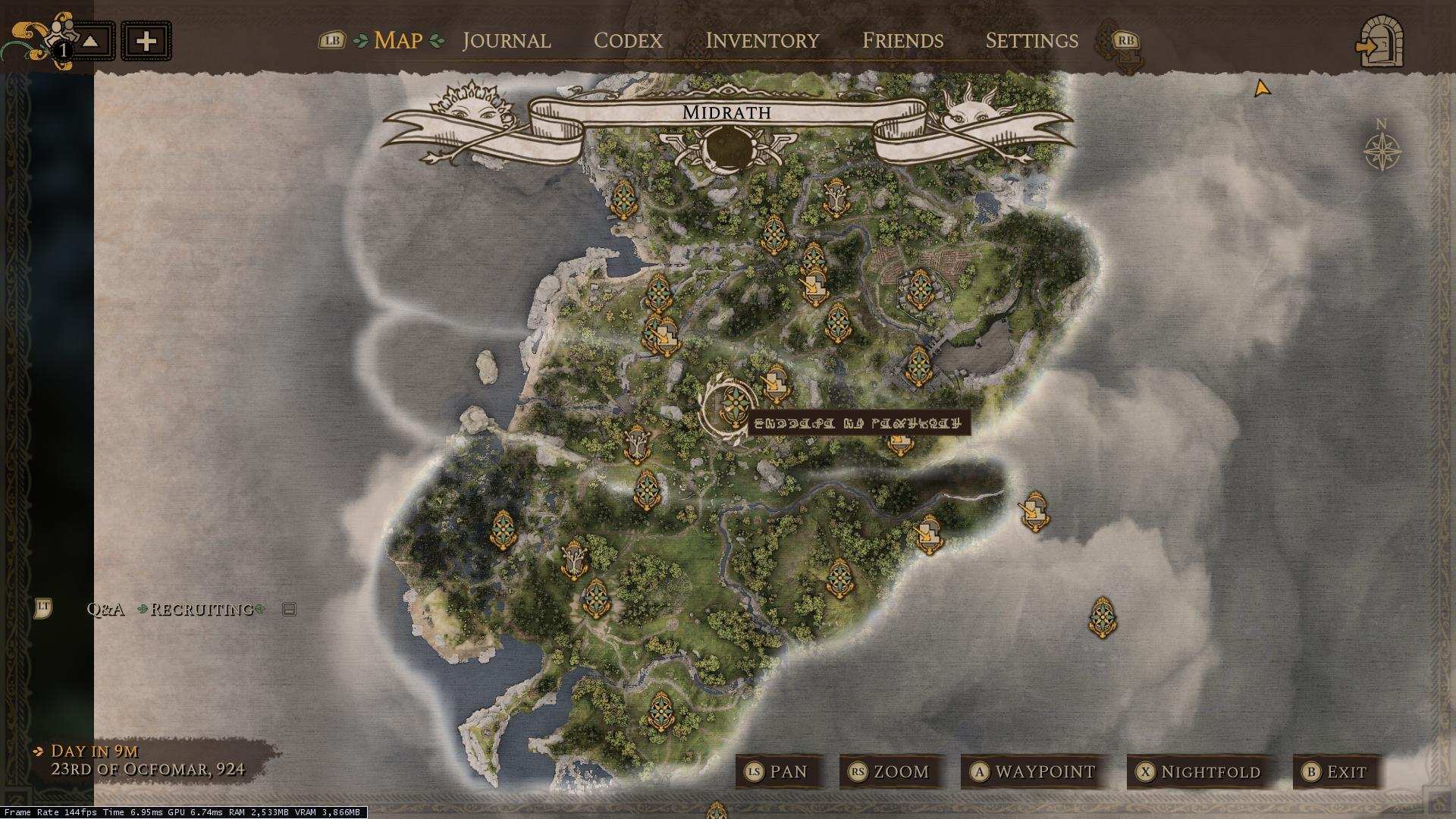Open the party icon showing 1 member
Viewport: 1456px width, 819px height.
pos(58,38)
